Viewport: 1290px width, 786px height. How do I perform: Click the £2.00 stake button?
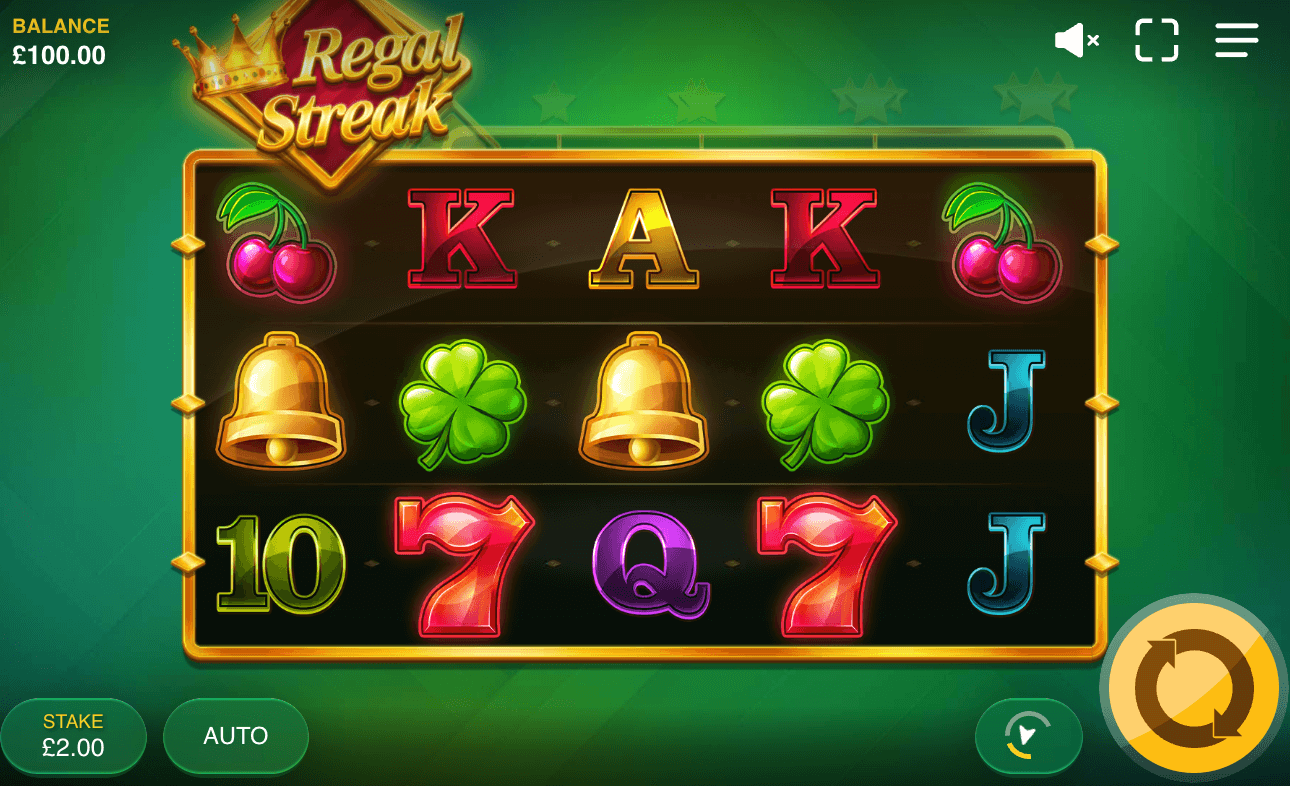[x=73, y=736]
